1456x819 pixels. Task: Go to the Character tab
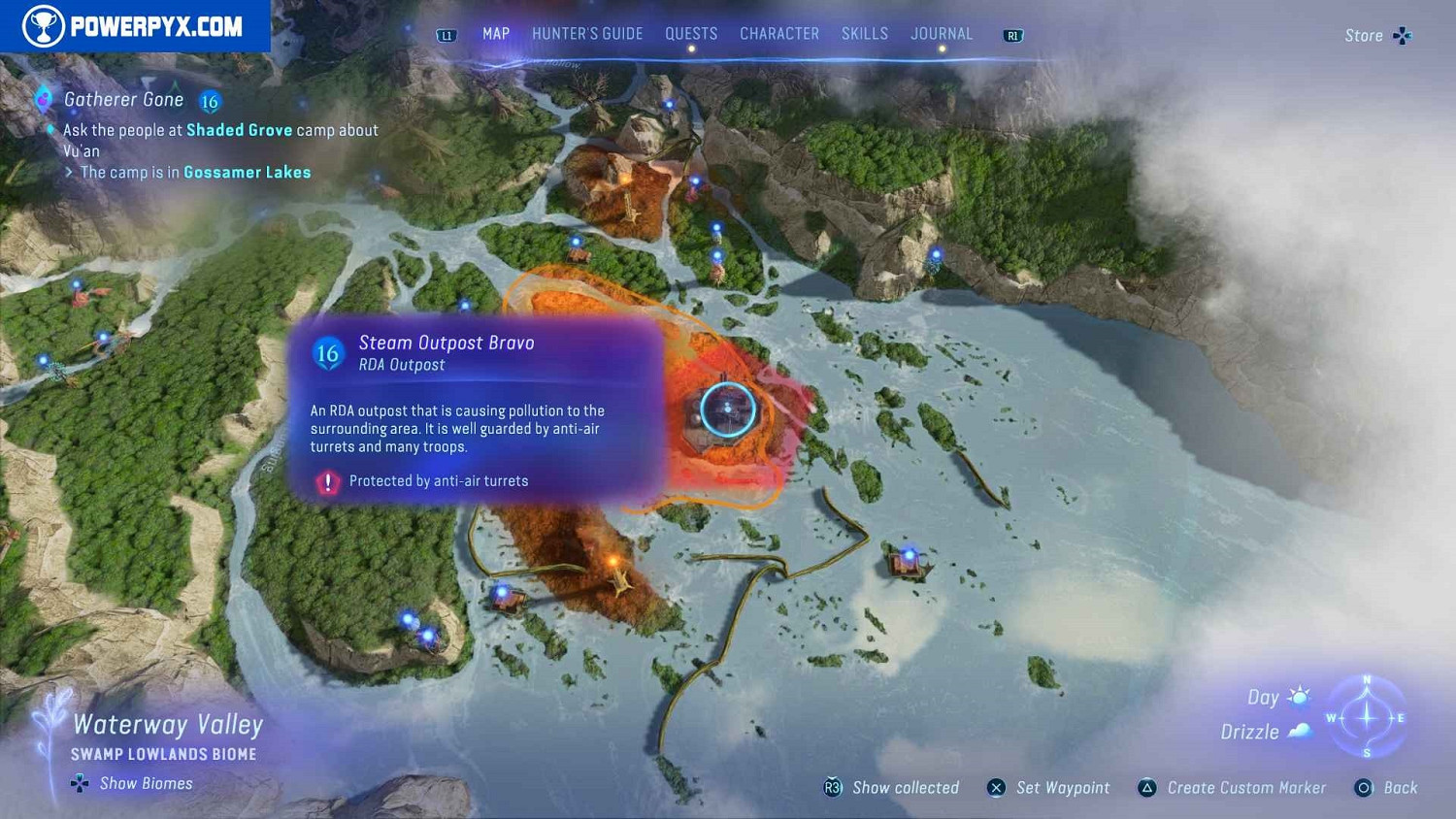[779, 34]
